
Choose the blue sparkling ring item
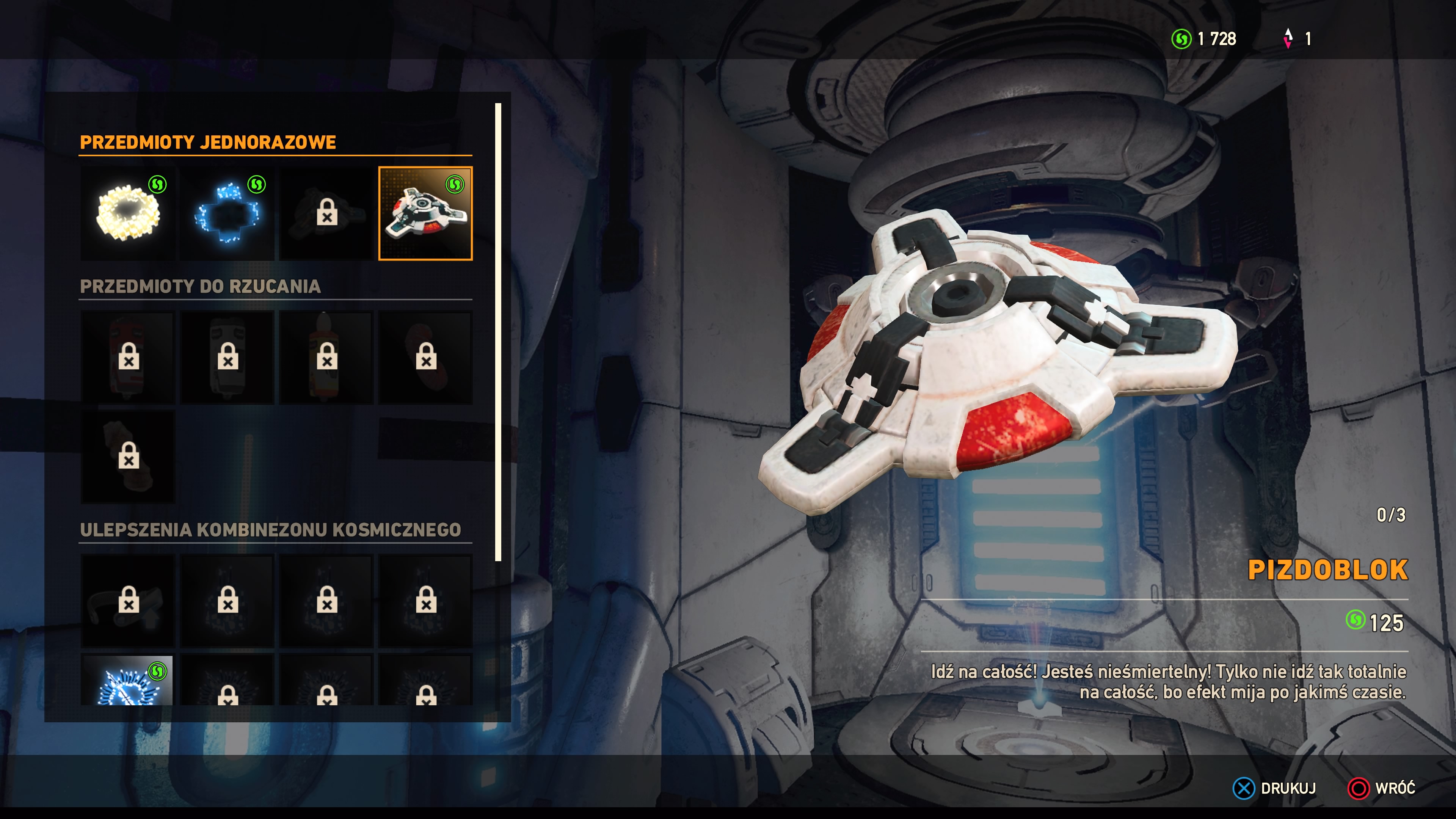click(227, 213)
